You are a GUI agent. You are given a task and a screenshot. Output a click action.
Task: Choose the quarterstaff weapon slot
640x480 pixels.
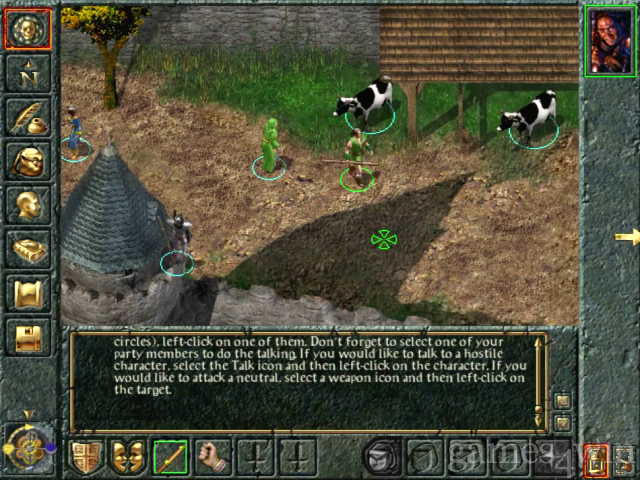tap(171, 457)
